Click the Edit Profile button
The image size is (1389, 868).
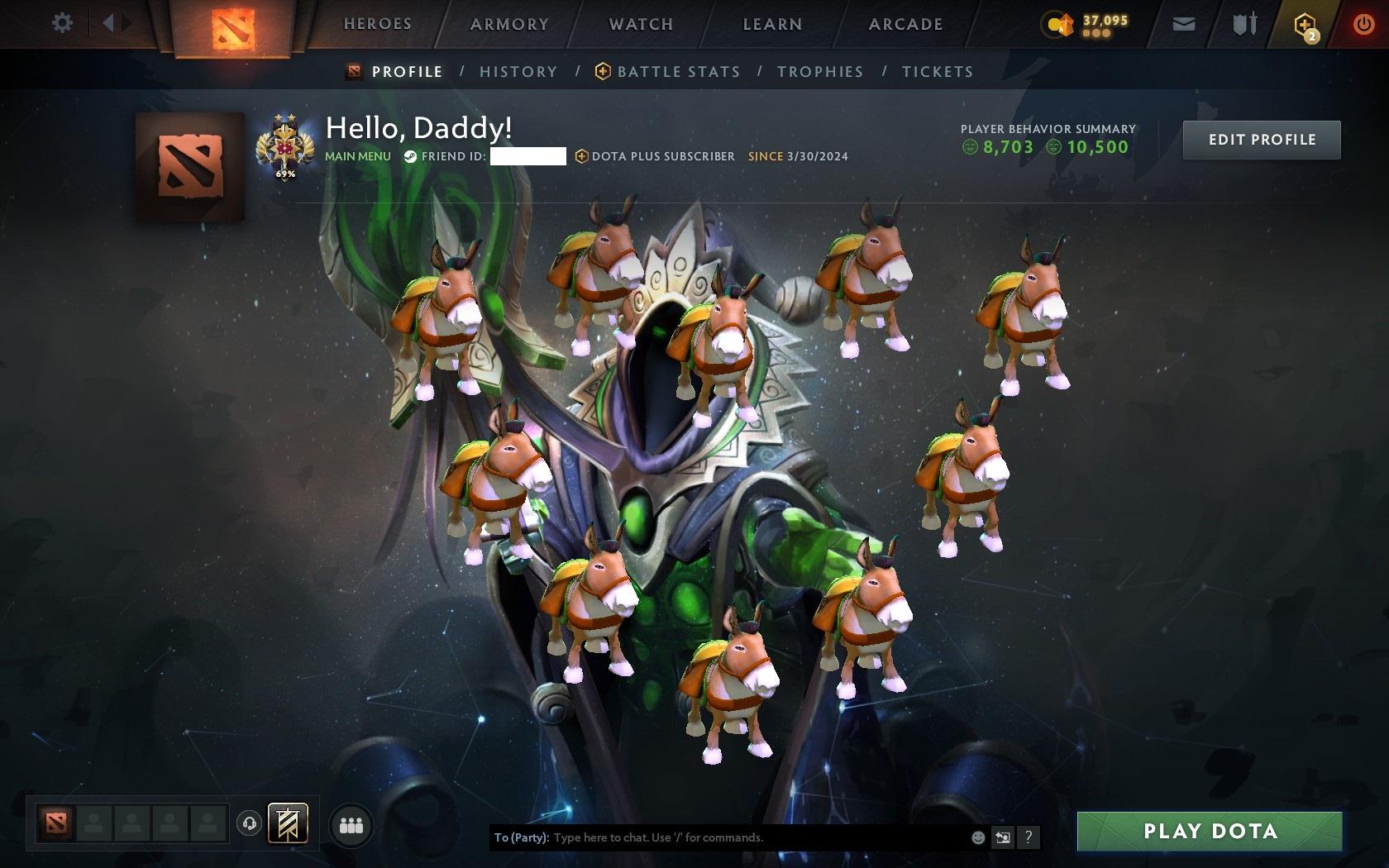(1261, 140)
